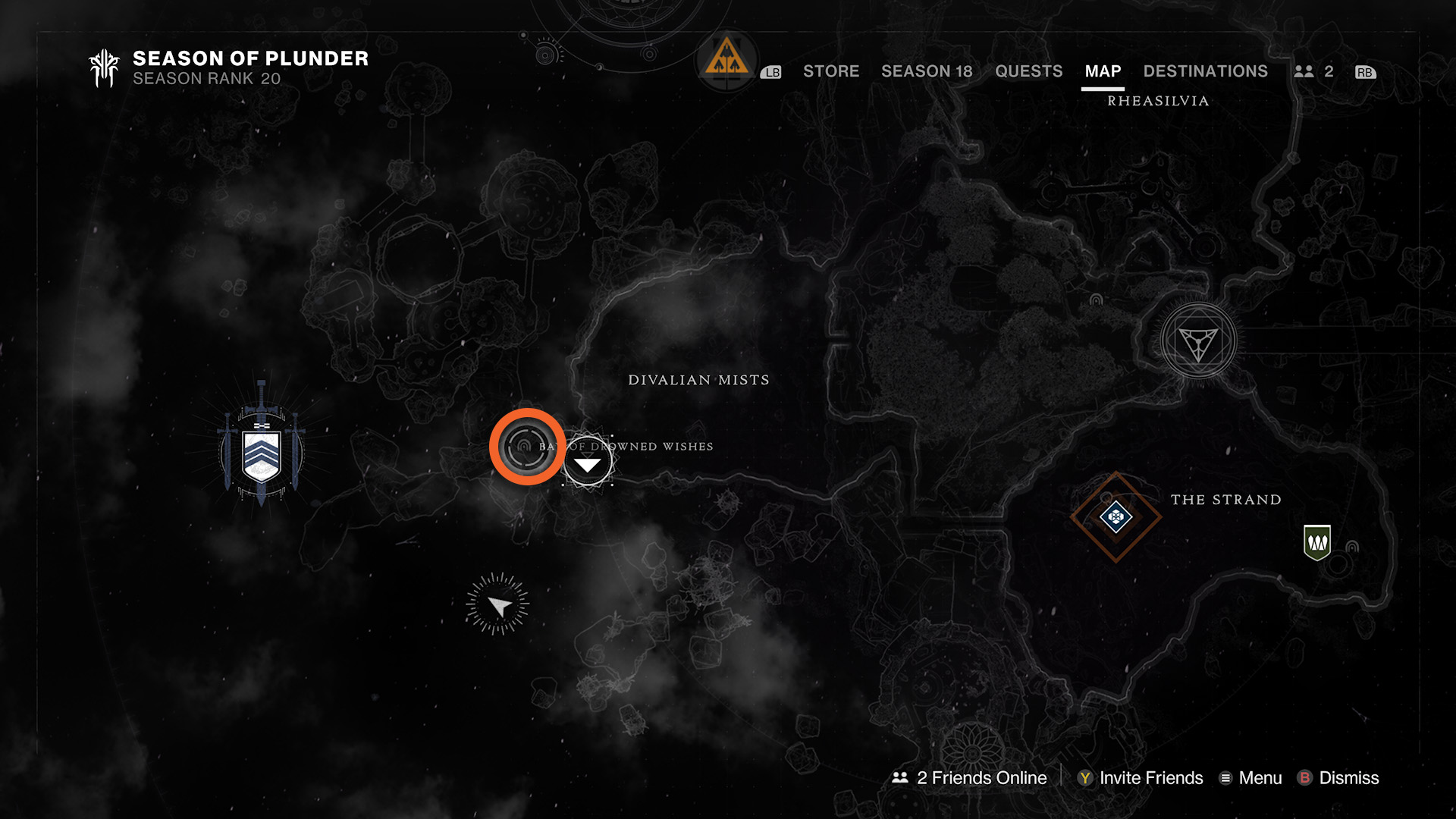This screenshot has height=819, width=1456.
Task: Select the green banner vendor marker
Action: (x=1317, y=542)
